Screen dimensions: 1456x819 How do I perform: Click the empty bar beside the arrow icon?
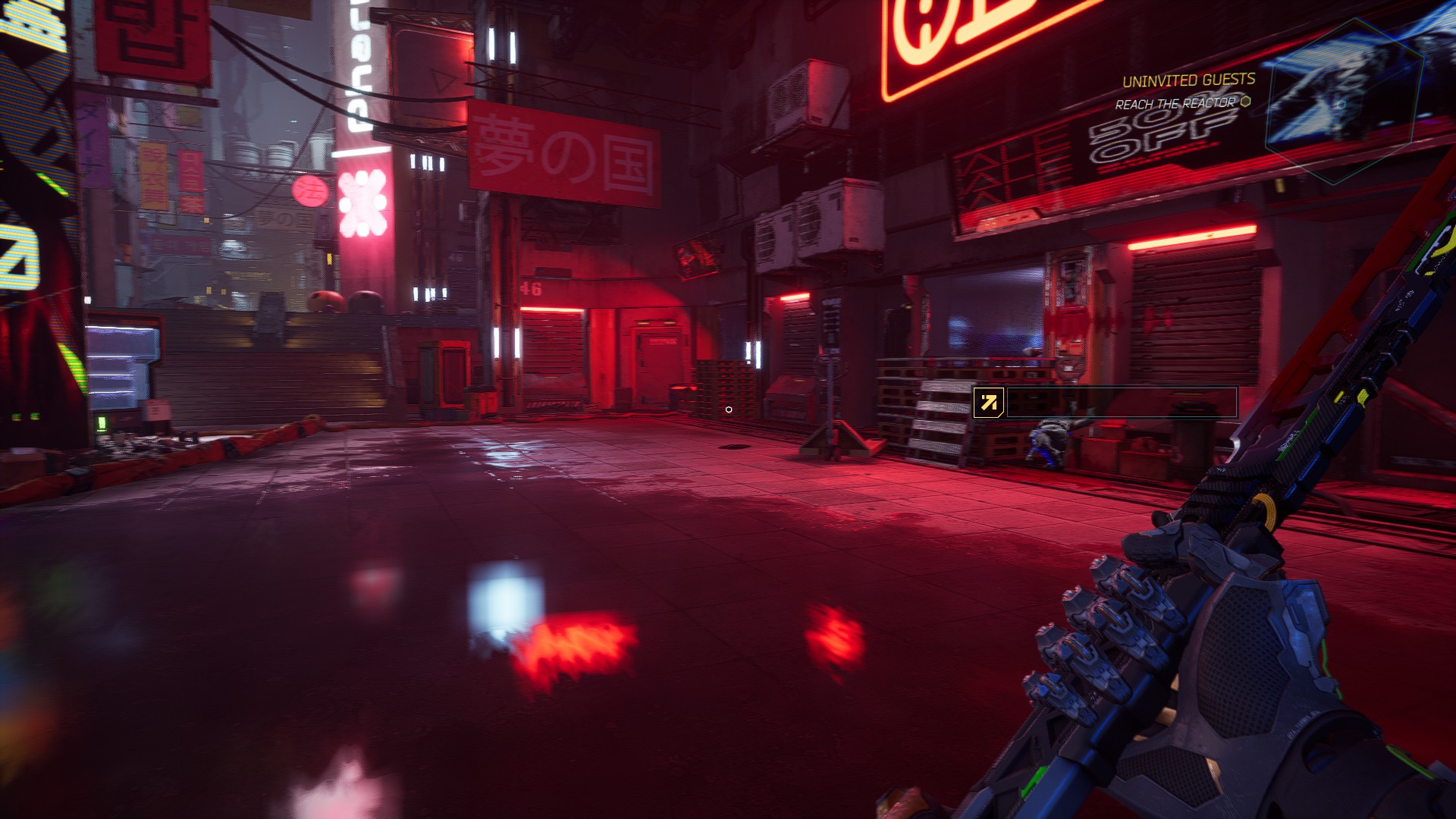click(x=1122, y=403)
